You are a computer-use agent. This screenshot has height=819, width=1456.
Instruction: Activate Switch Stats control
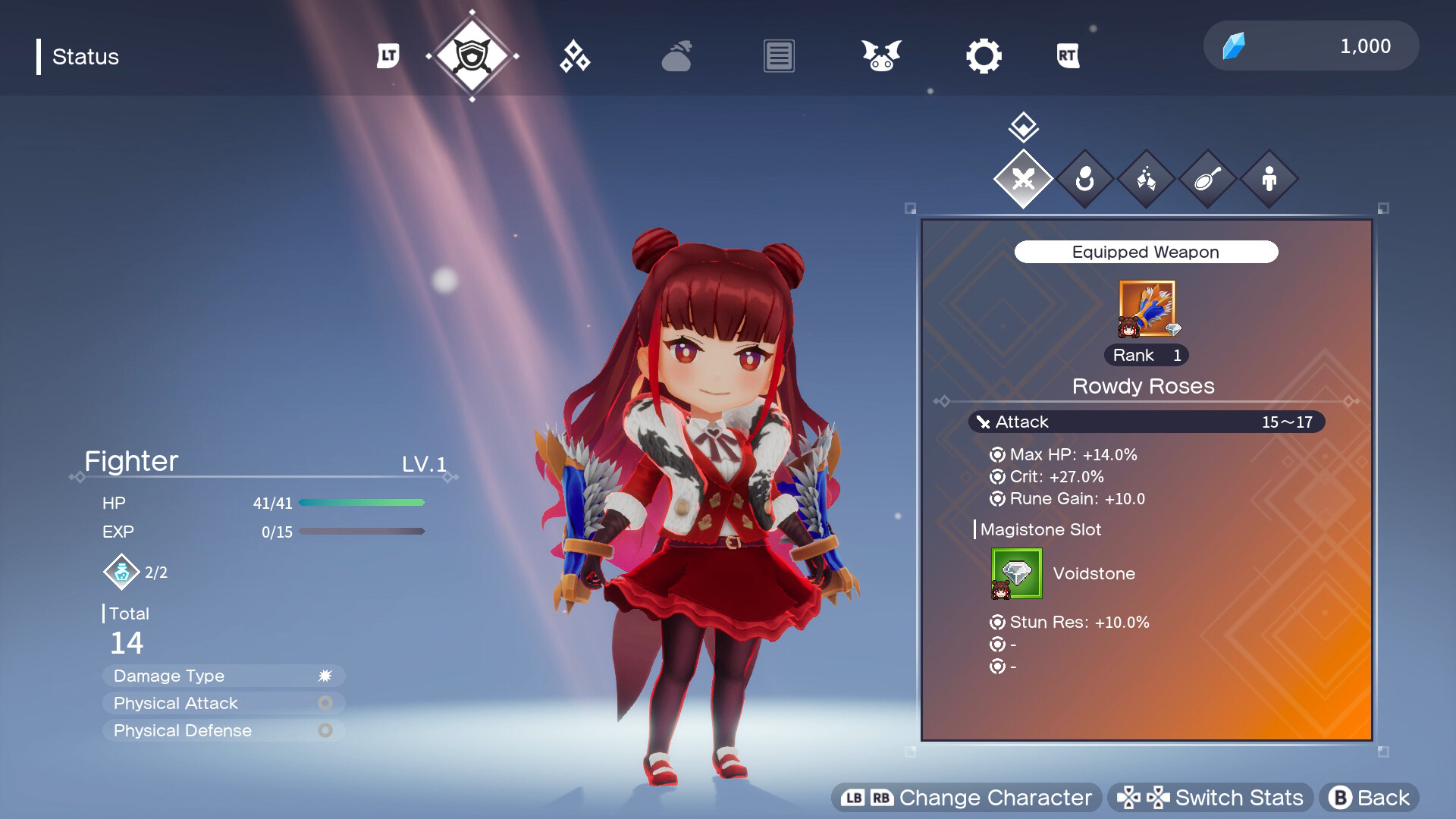point(1211,797)
